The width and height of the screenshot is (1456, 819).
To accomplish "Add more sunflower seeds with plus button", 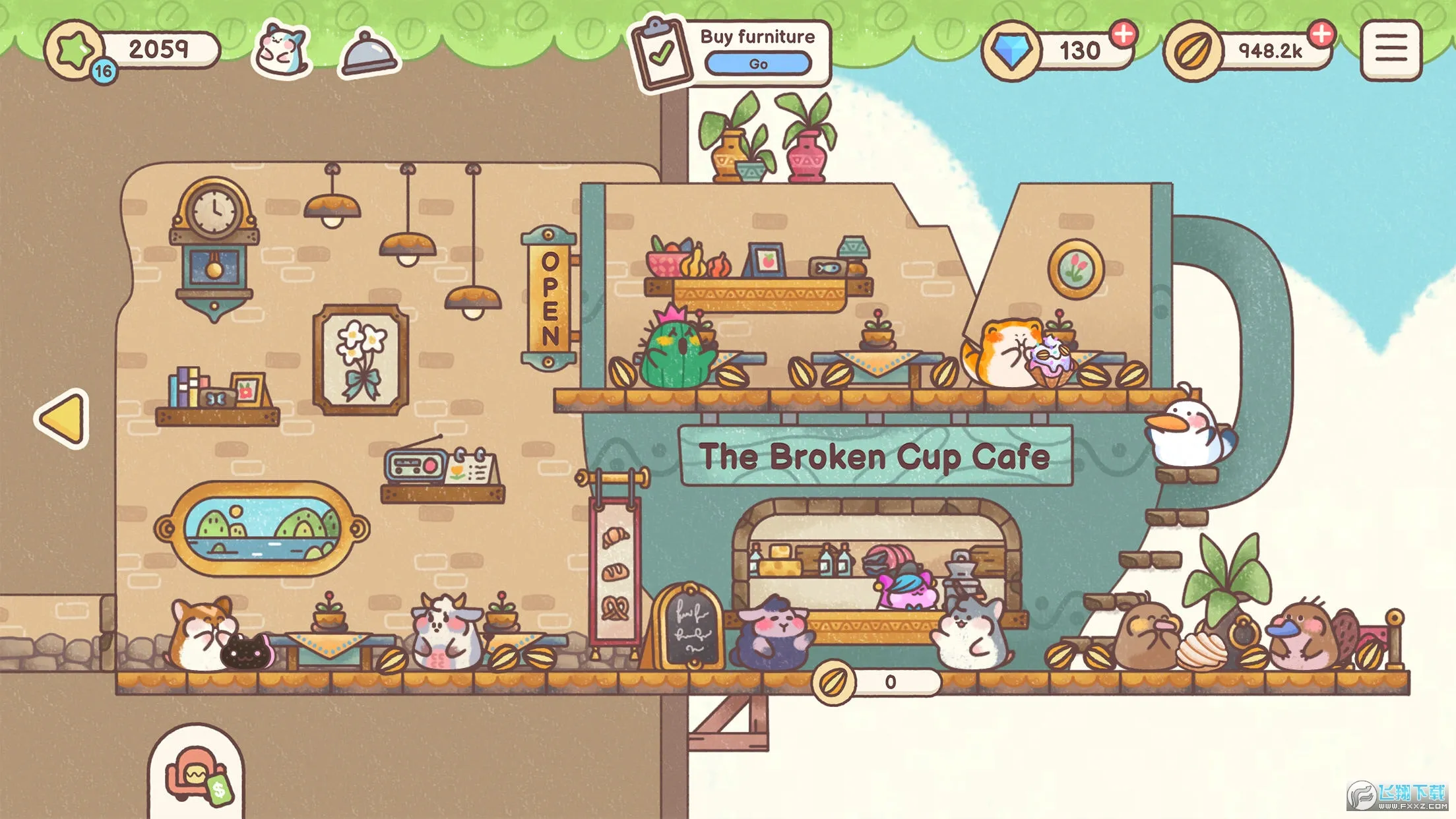I will click(1321, 34).
